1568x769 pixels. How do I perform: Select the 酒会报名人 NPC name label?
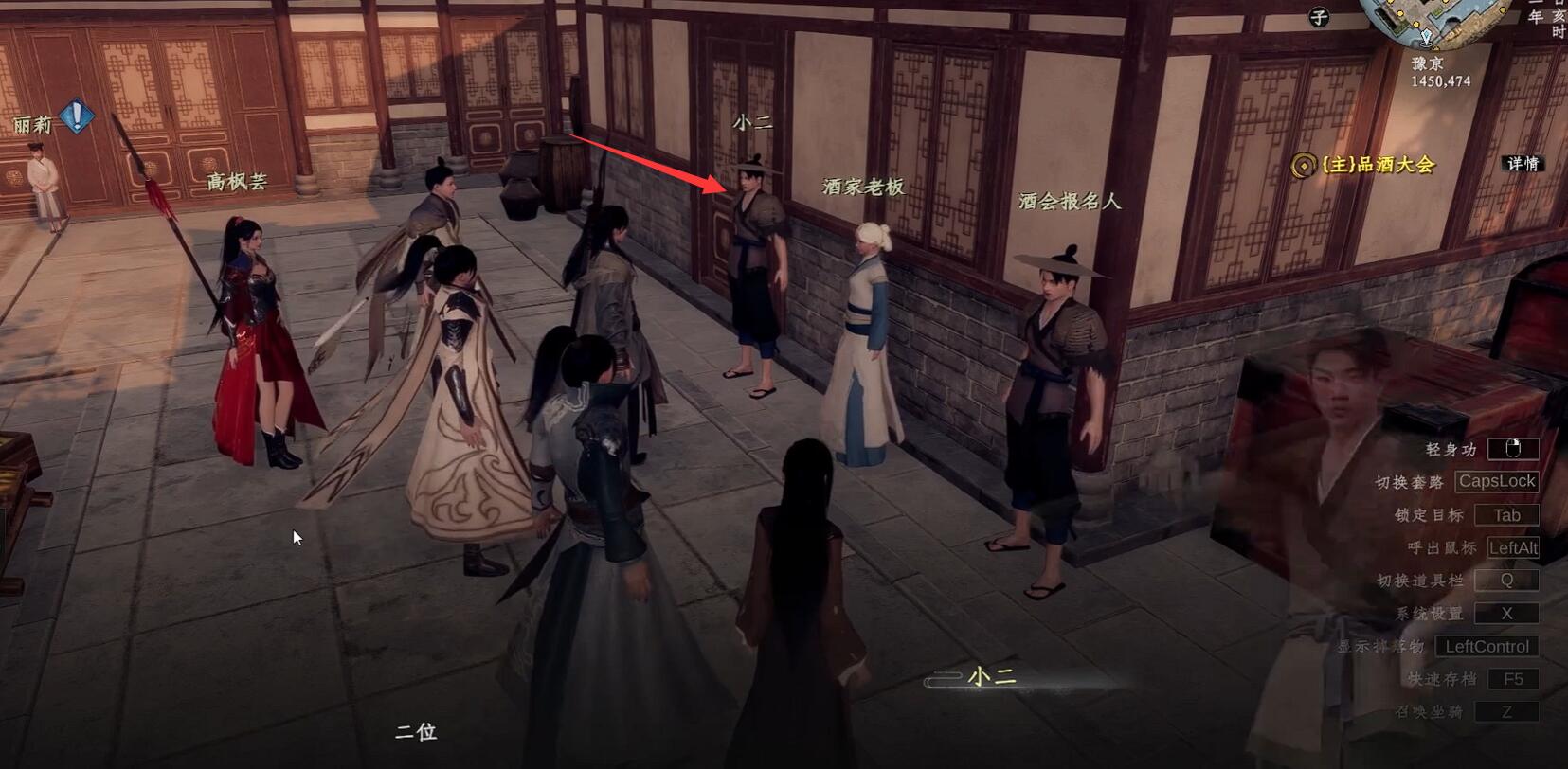point(1069,200)
